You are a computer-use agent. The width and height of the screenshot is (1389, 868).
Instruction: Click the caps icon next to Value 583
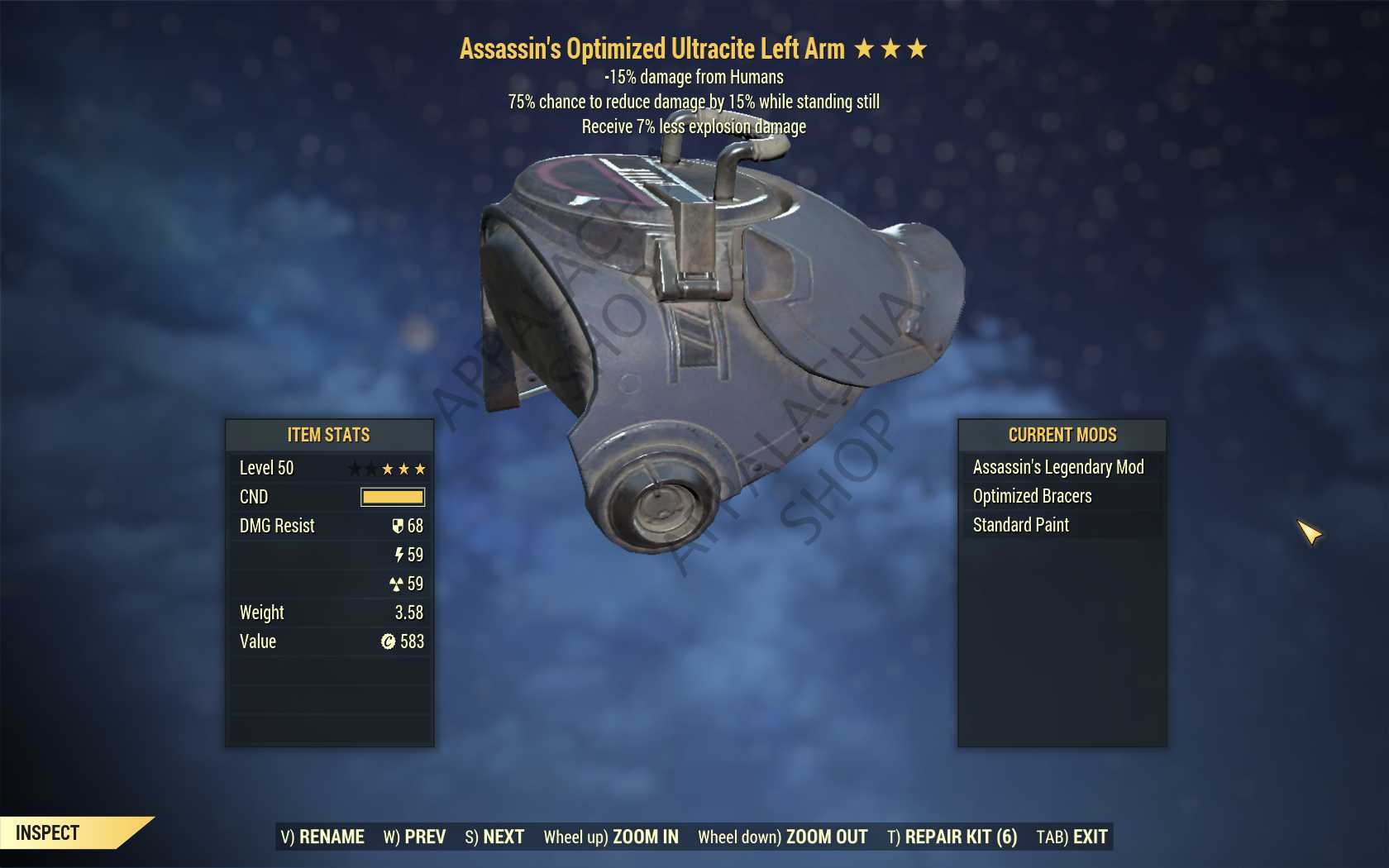389,641
